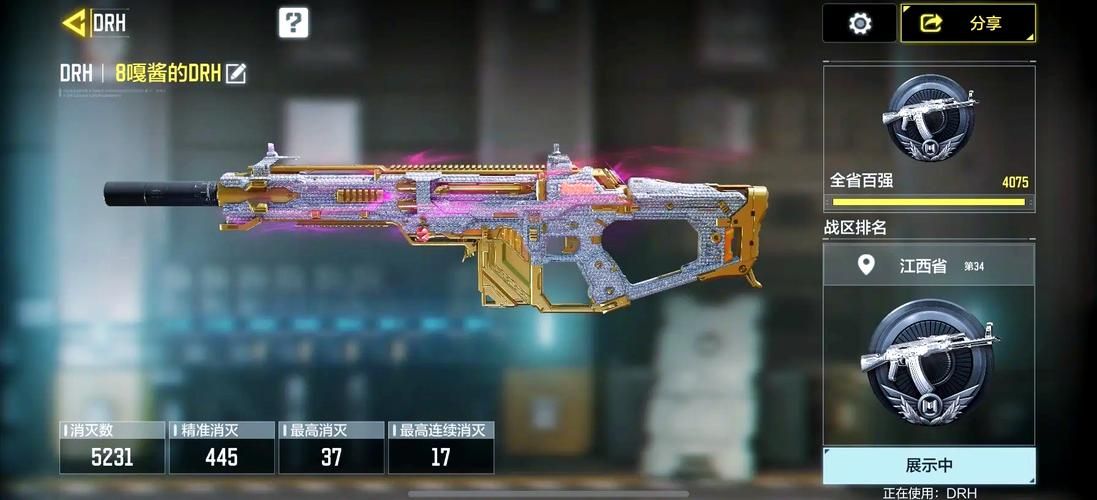Image resolution: width=1097 pixels, height=500 pixels.
Task: Open the gear settings button
Action: (x=859, y=23)
